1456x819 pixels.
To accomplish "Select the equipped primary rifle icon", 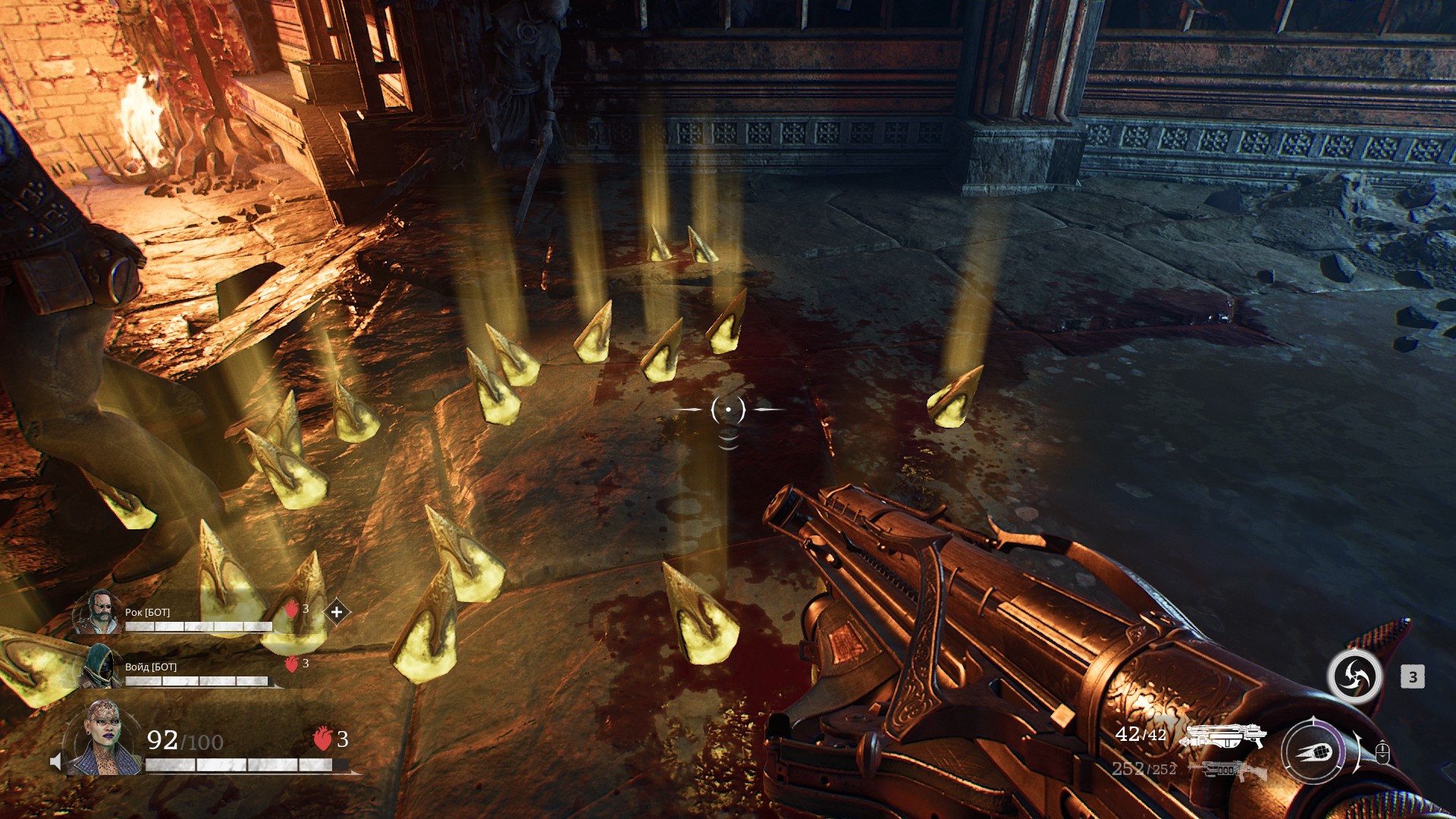I will coord(1223,736).
